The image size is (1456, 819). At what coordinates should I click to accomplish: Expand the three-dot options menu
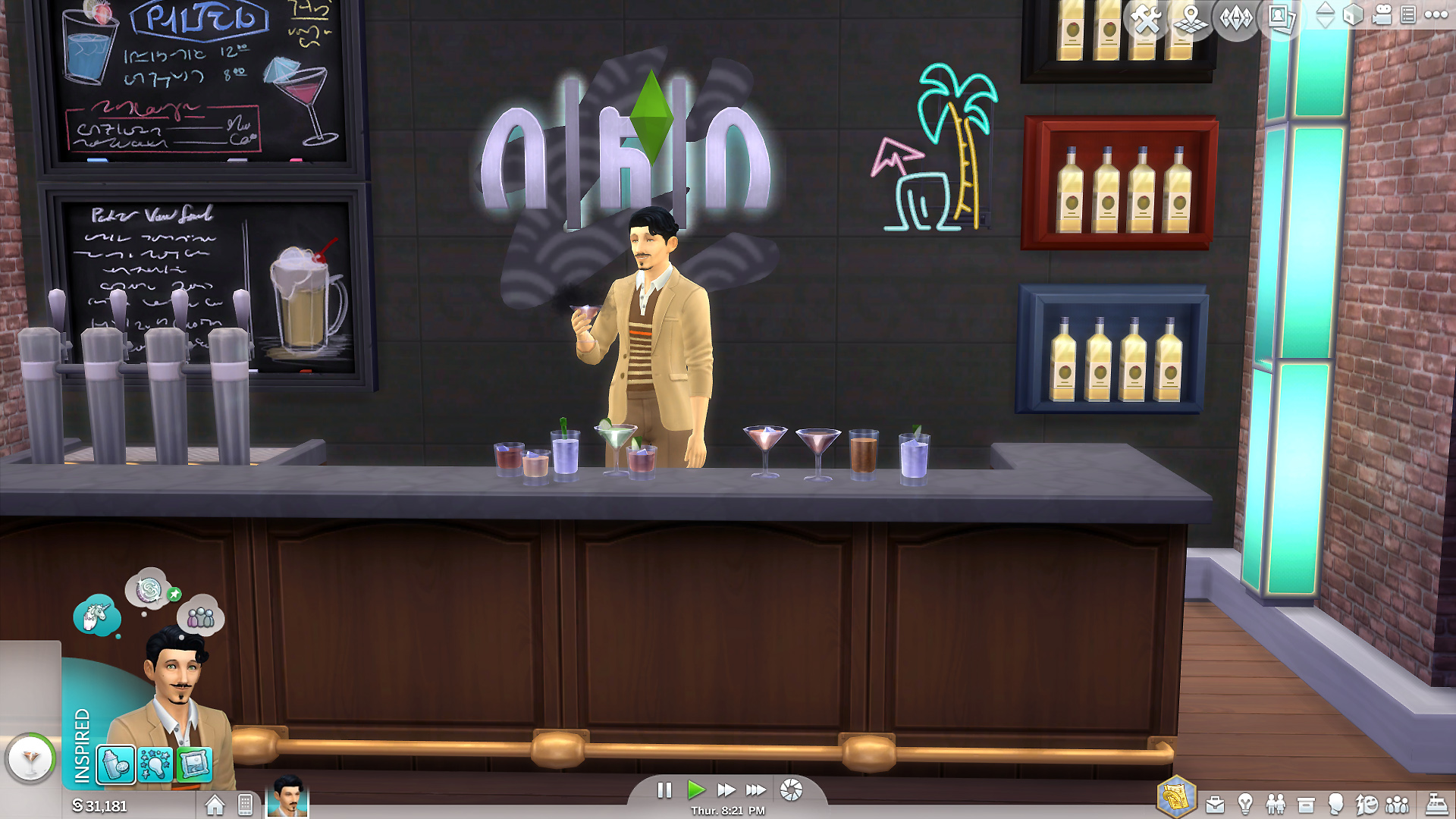[x=1435, y=14]
